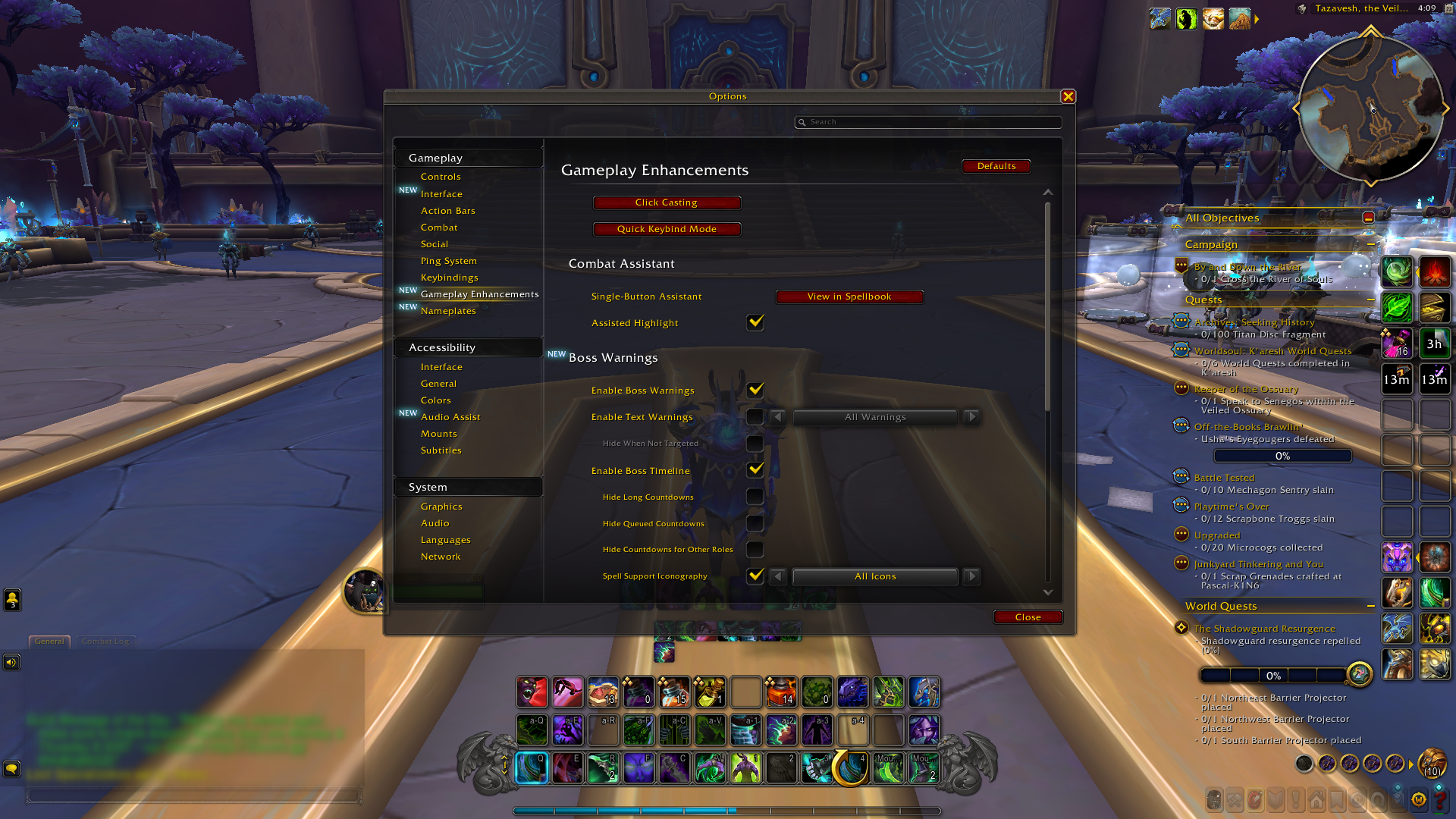1456x819 pixels.
Task: Uncheck Enable Boss Timeline
Action: pyautogui.click(x=755, y=470)
